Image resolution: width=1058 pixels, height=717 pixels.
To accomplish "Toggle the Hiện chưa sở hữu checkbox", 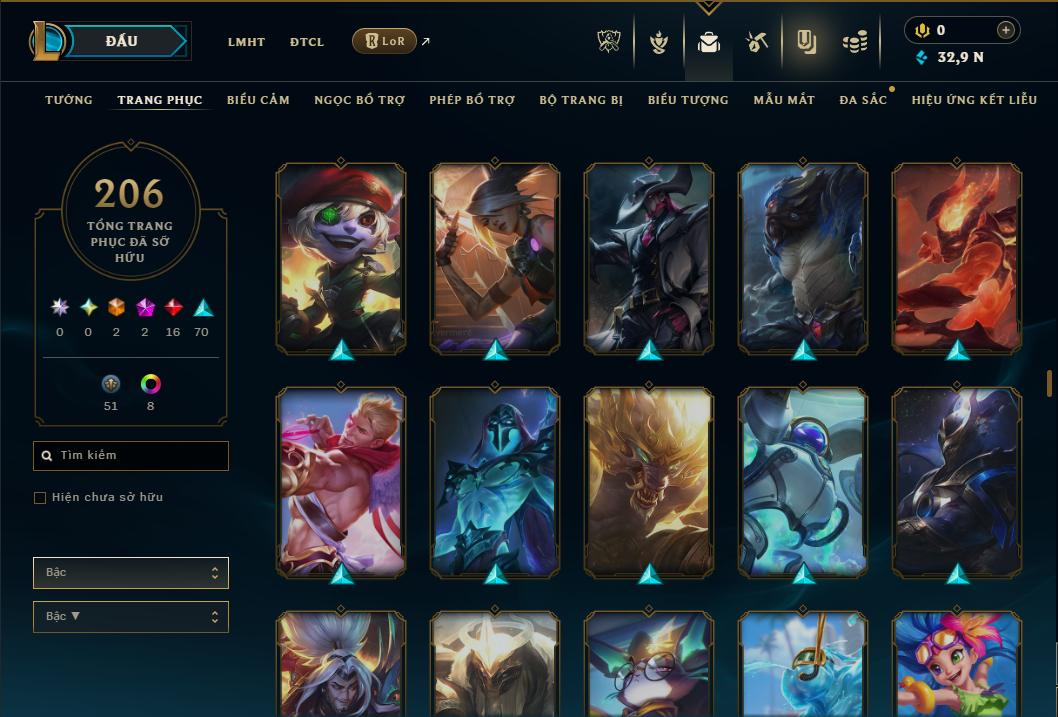I will coord(40,498).
